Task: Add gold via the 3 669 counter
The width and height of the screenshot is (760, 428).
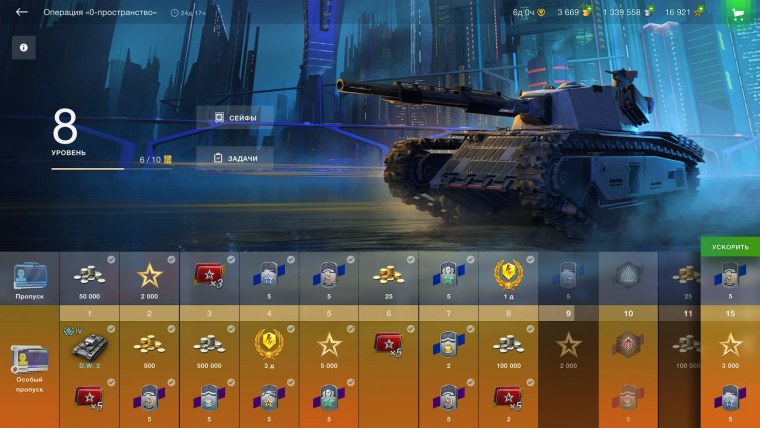Action: pyautogui.click(x=574, y=13)
